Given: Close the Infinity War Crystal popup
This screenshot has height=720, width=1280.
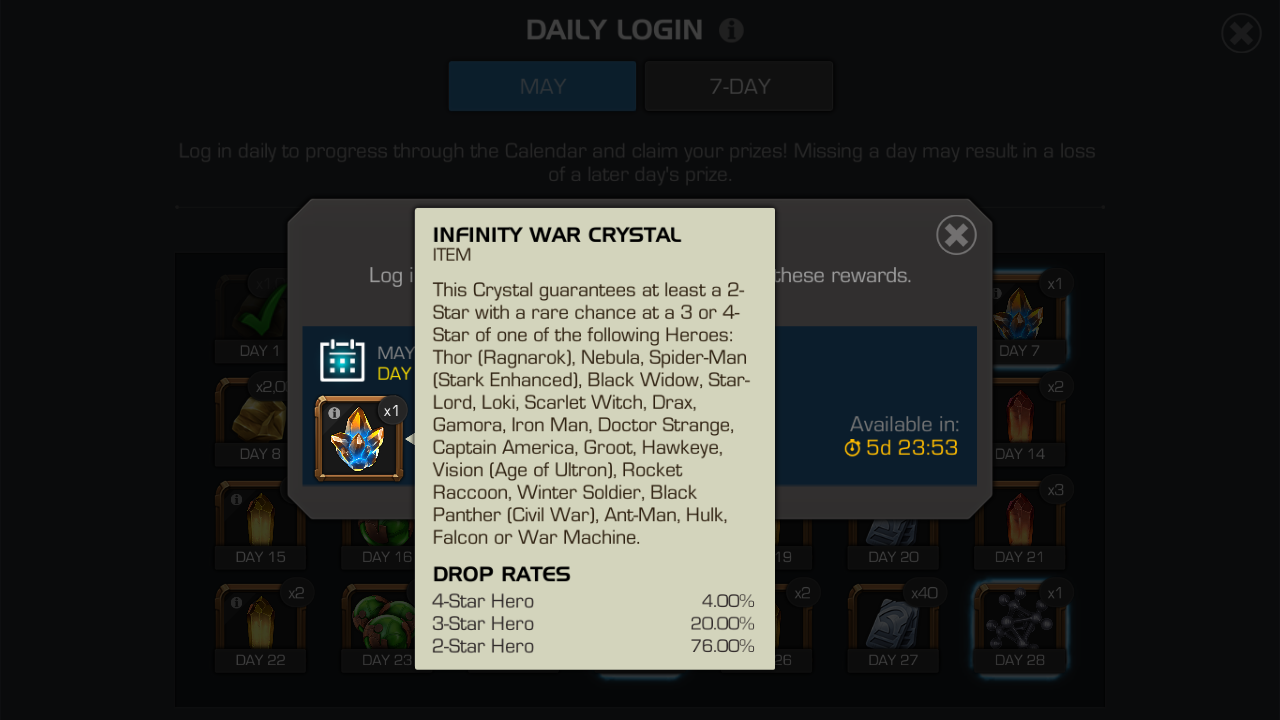Looking at the screenshot, I should coord(955,235).
